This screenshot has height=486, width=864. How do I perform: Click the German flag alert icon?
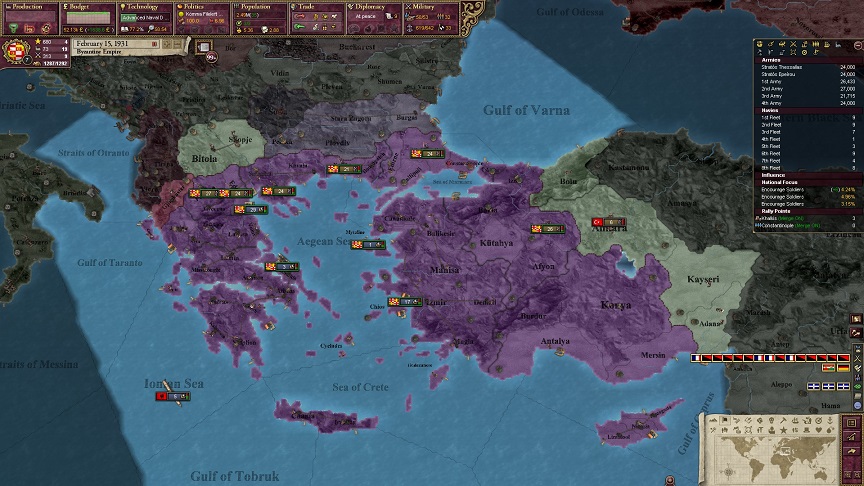pyautogui.click(x=842, y=367)
